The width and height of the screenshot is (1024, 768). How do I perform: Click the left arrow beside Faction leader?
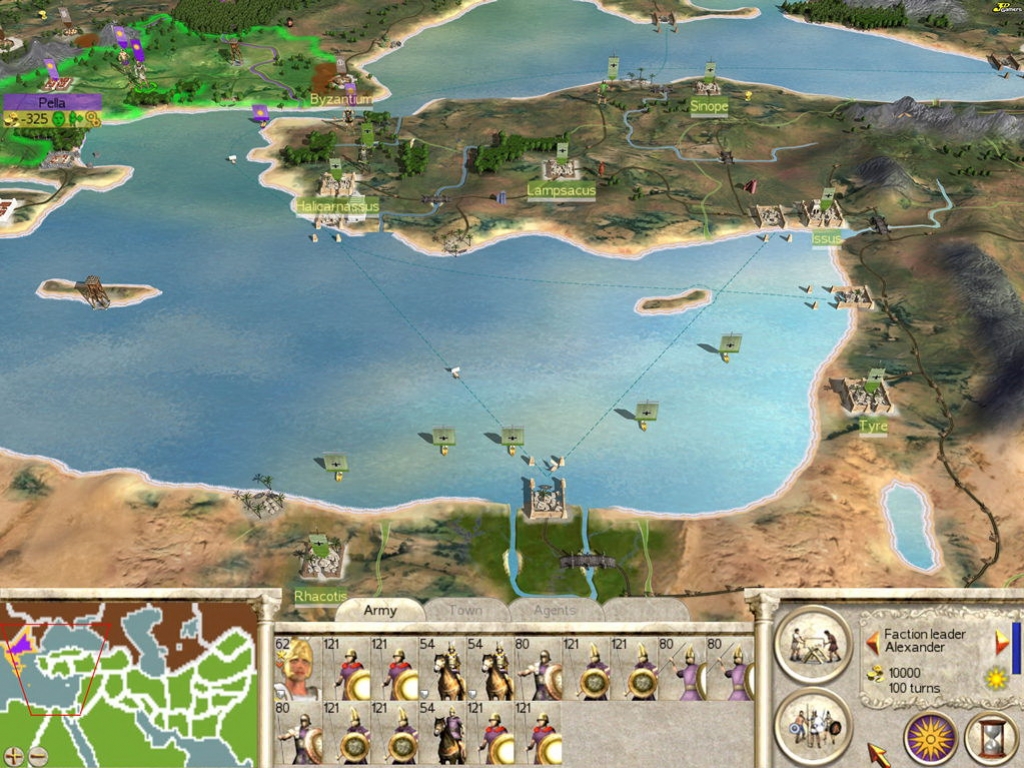(x=872, y=641)
